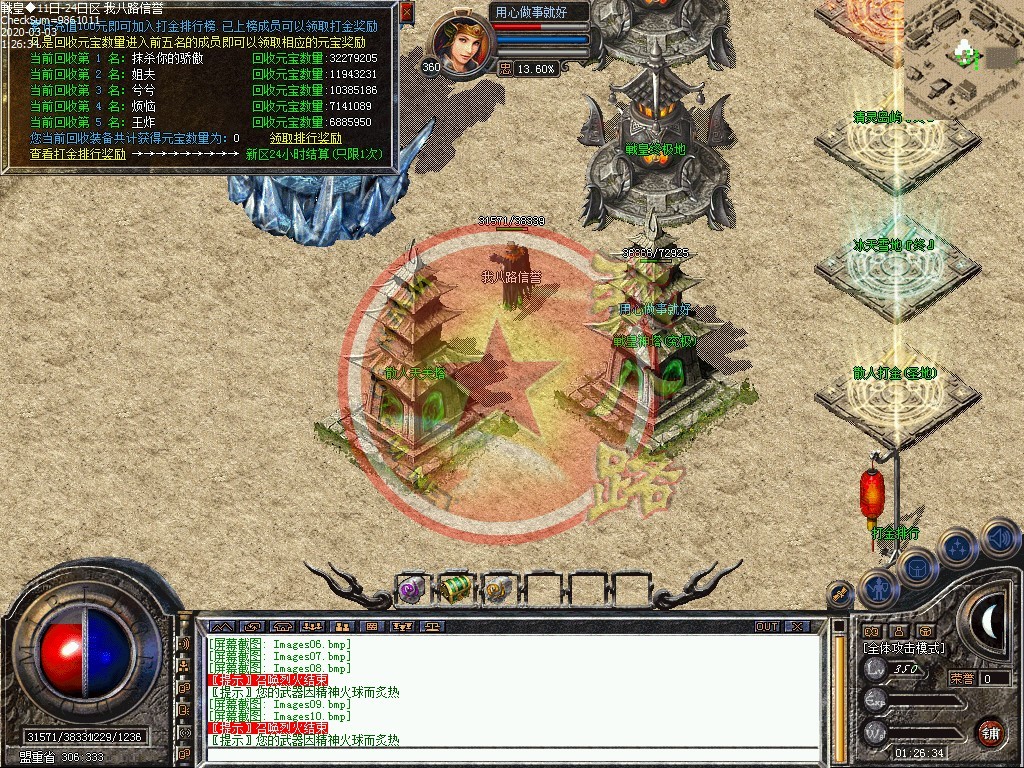Click the first chat channel tab icon
Screen dimensions: 1024x768
click(x=221, y=627)
